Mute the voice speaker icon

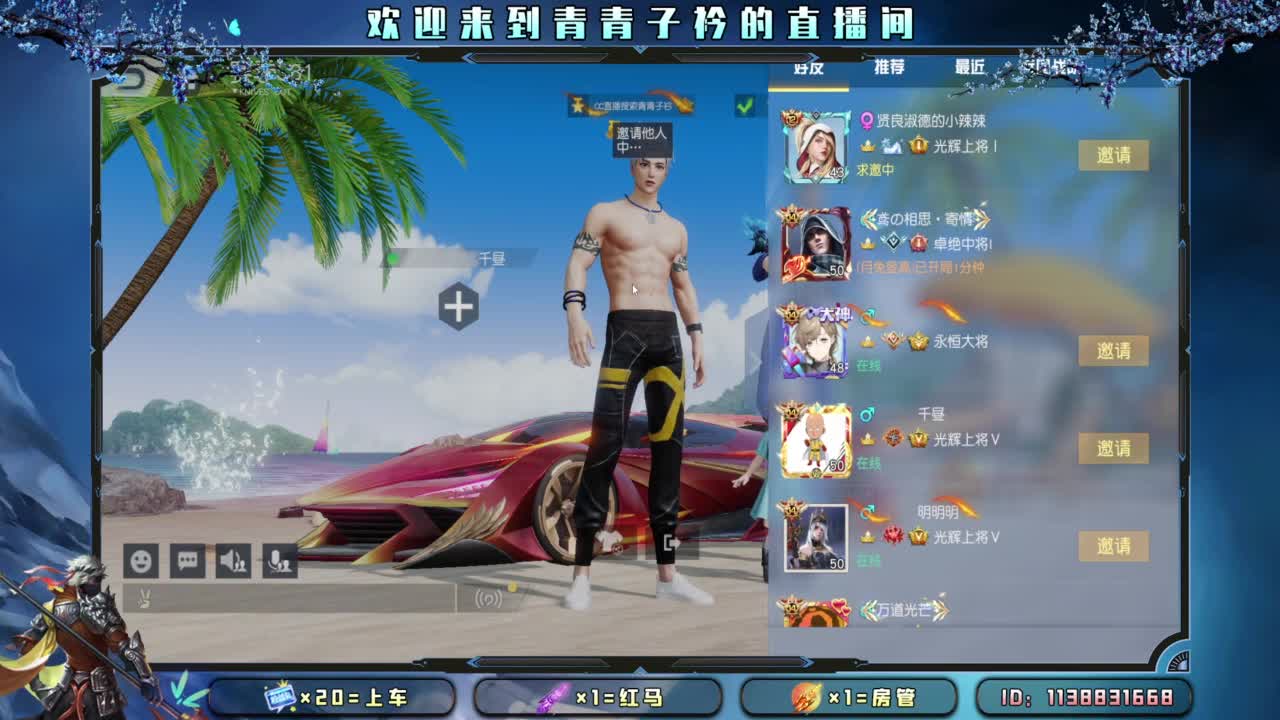pyautogui.click(x=231, y=560)
